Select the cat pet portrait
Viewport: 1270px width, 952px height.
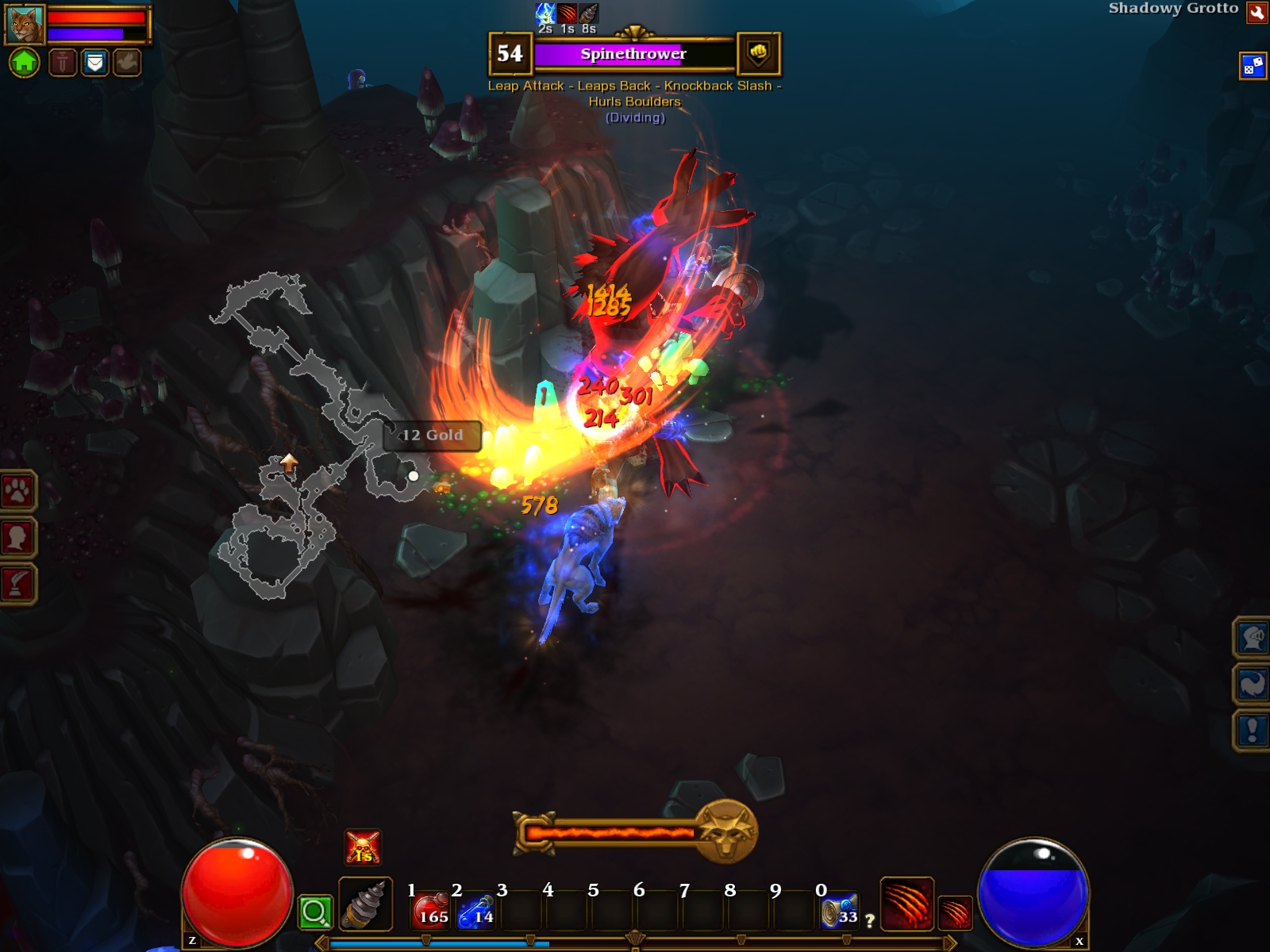[x=25, y=25]
